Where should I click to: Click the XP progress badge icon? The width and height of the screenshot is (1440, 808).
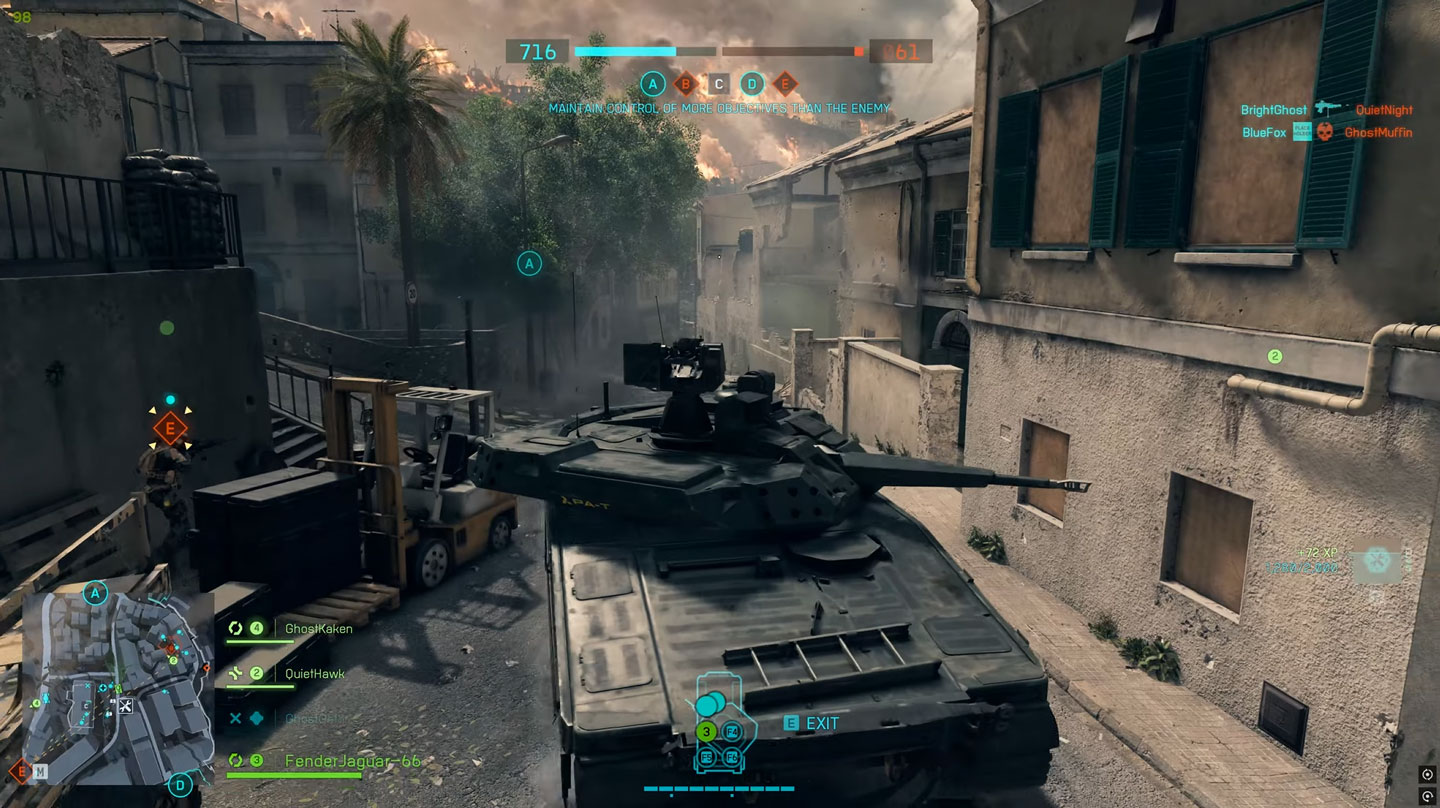click(1379, 560)
